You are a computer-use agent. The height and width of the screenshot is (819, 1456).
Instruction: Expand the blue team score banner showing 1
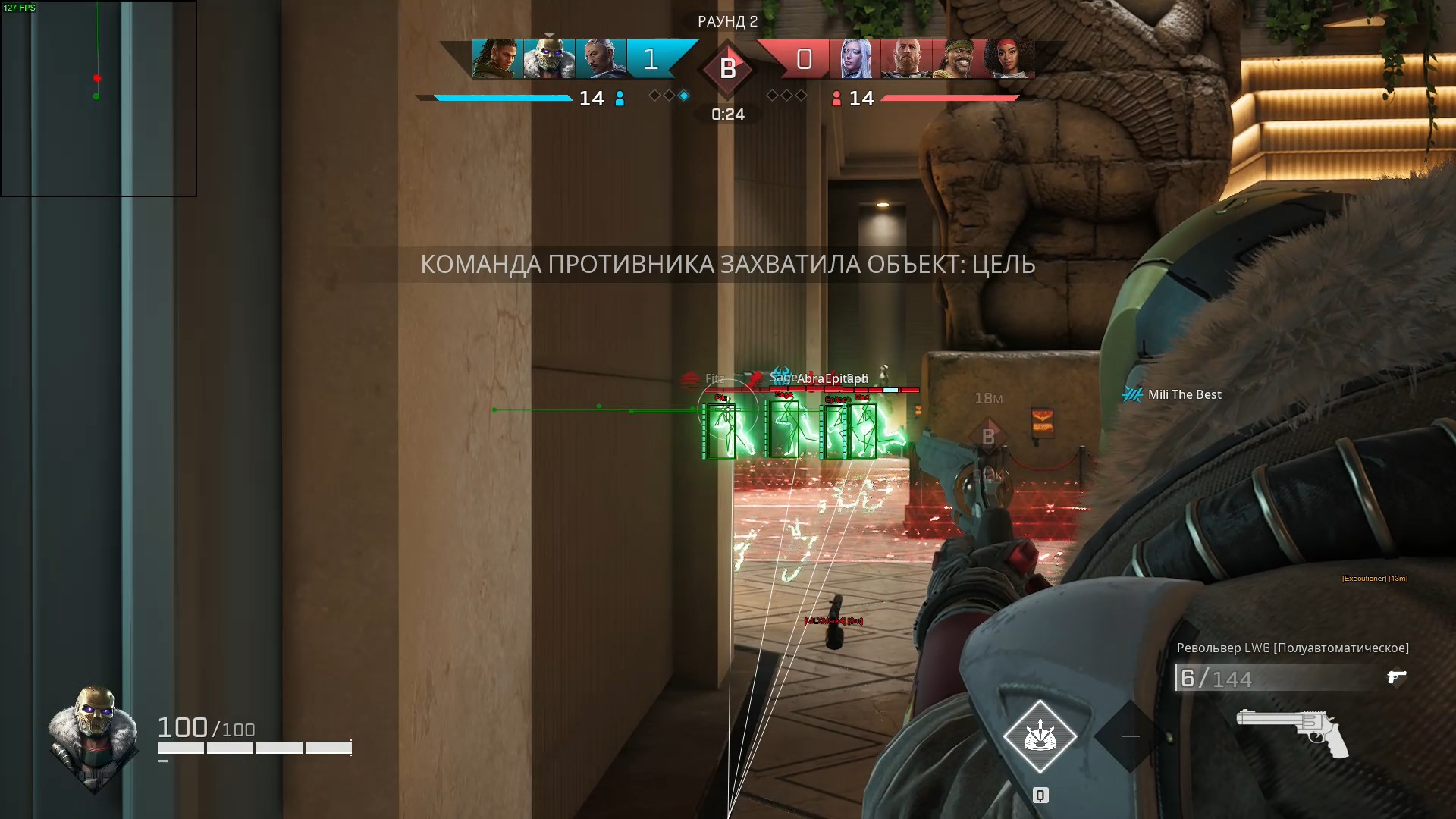point(649,58)
